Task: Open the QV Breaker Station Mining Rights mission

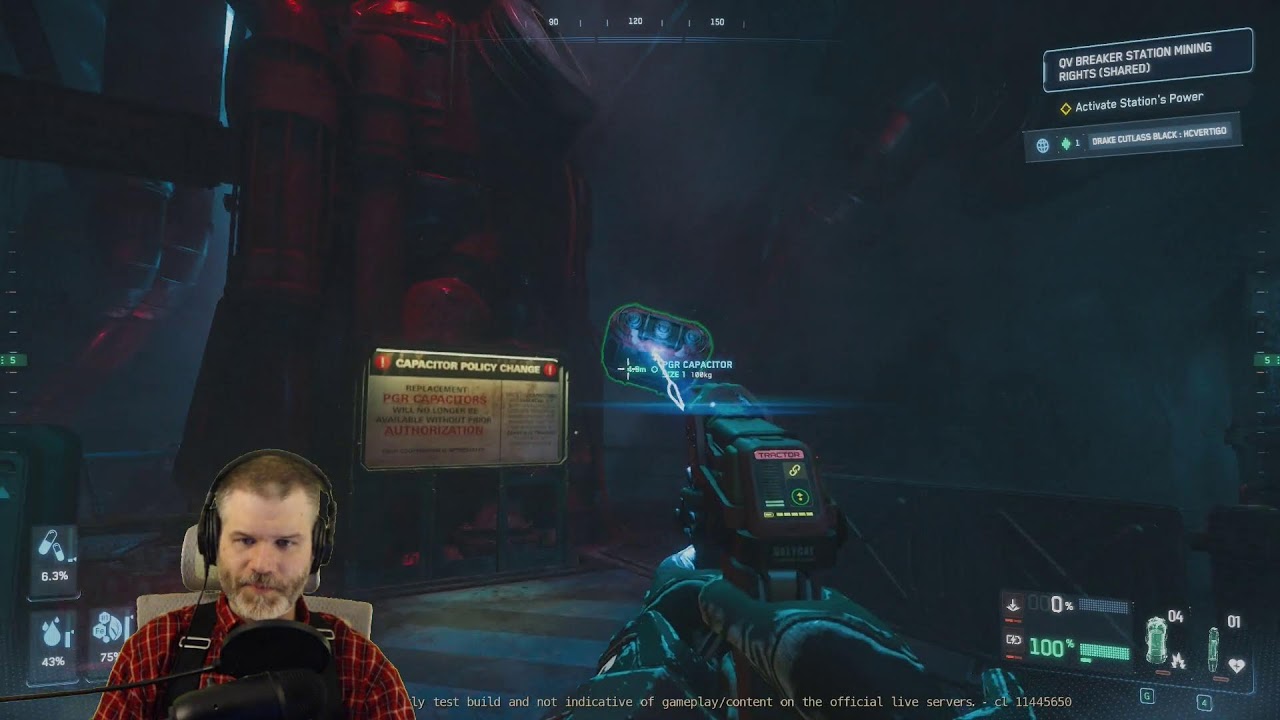Action: pyautogui.click(x=1146, y=61)
